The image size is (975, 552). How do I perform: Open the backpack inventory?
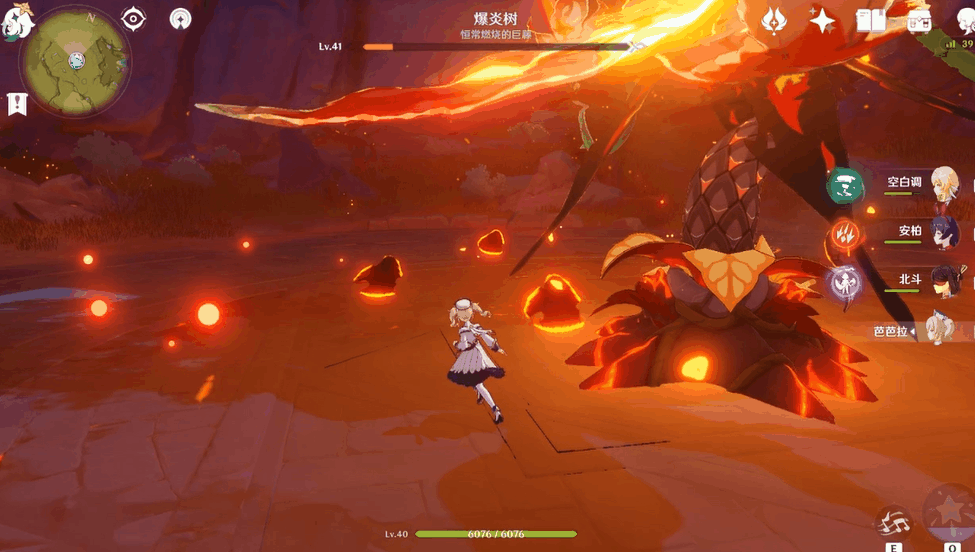[920, 21]
